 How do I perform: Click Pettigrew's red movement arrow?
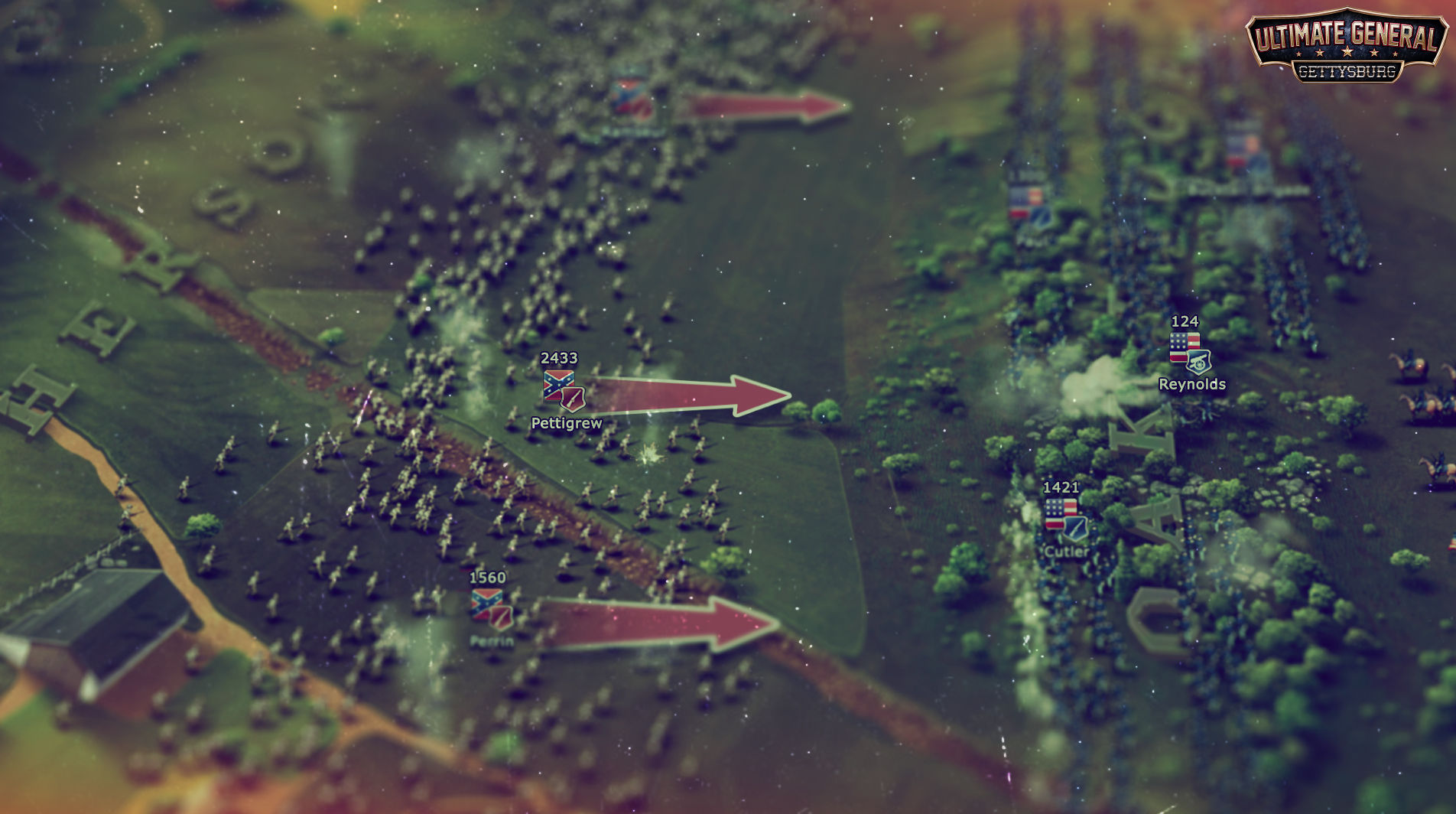click(688, 394)
